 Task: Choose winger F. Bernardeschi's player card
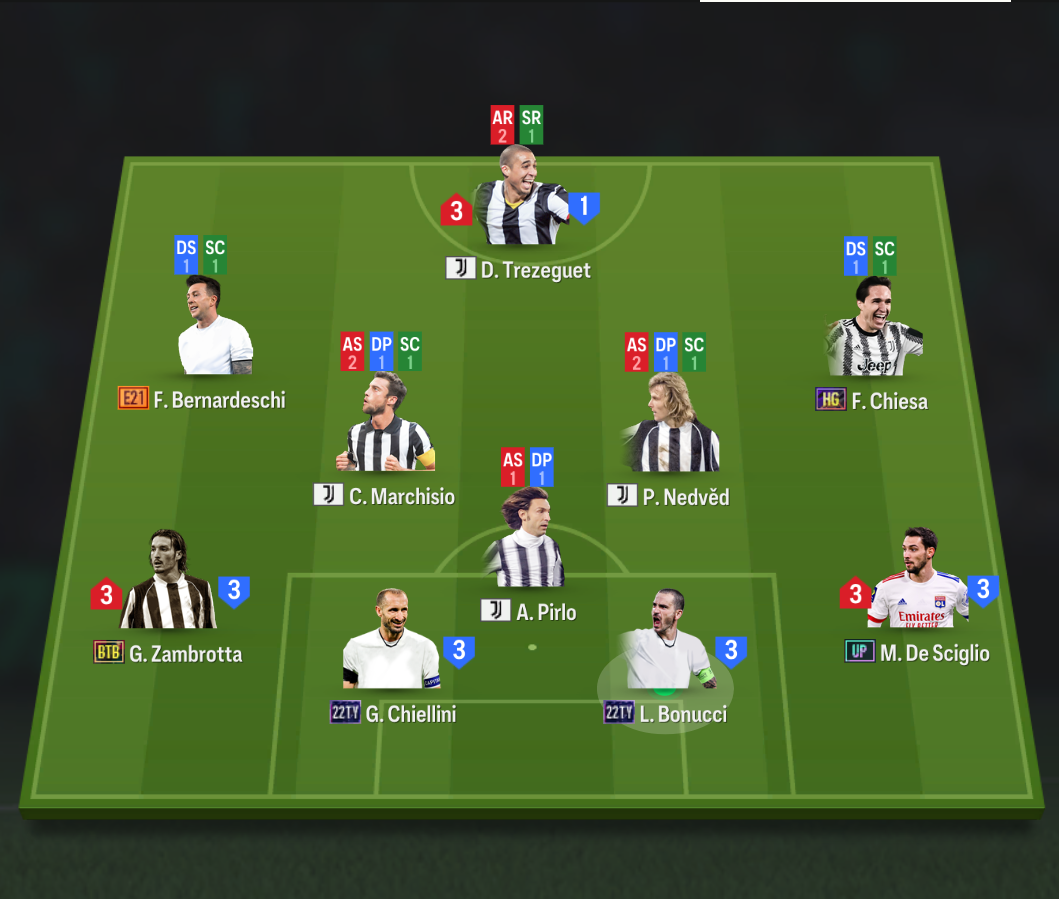(215, 328)
